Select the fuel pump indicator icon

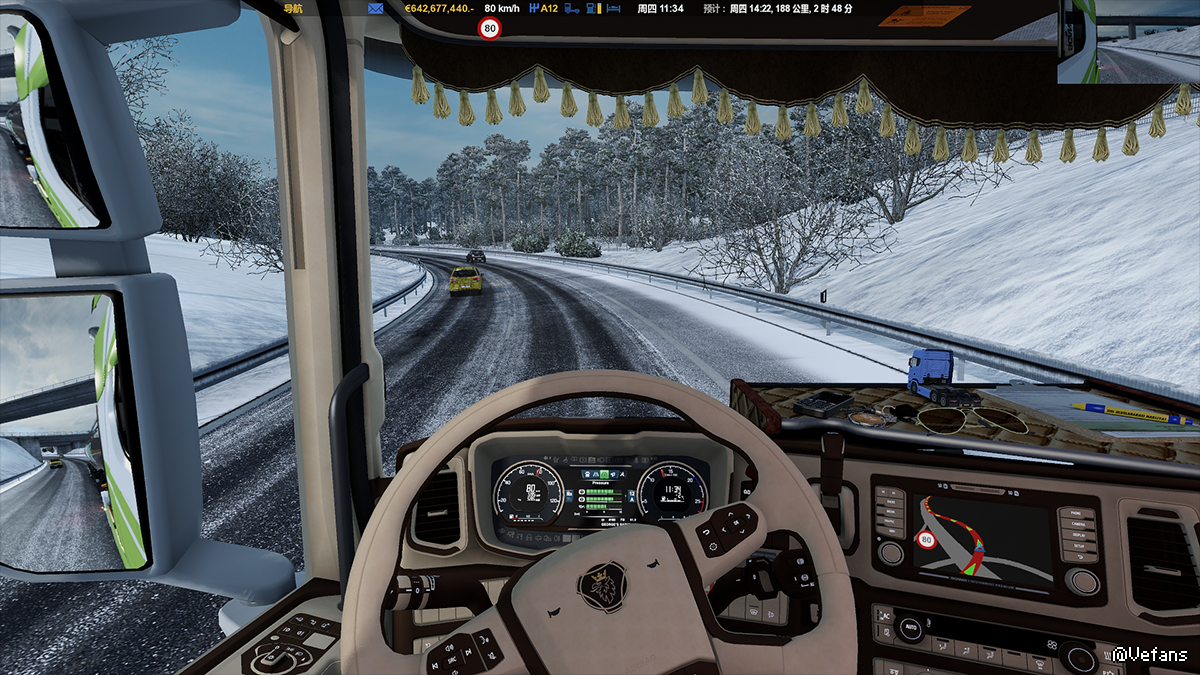(x=593, y=8)
